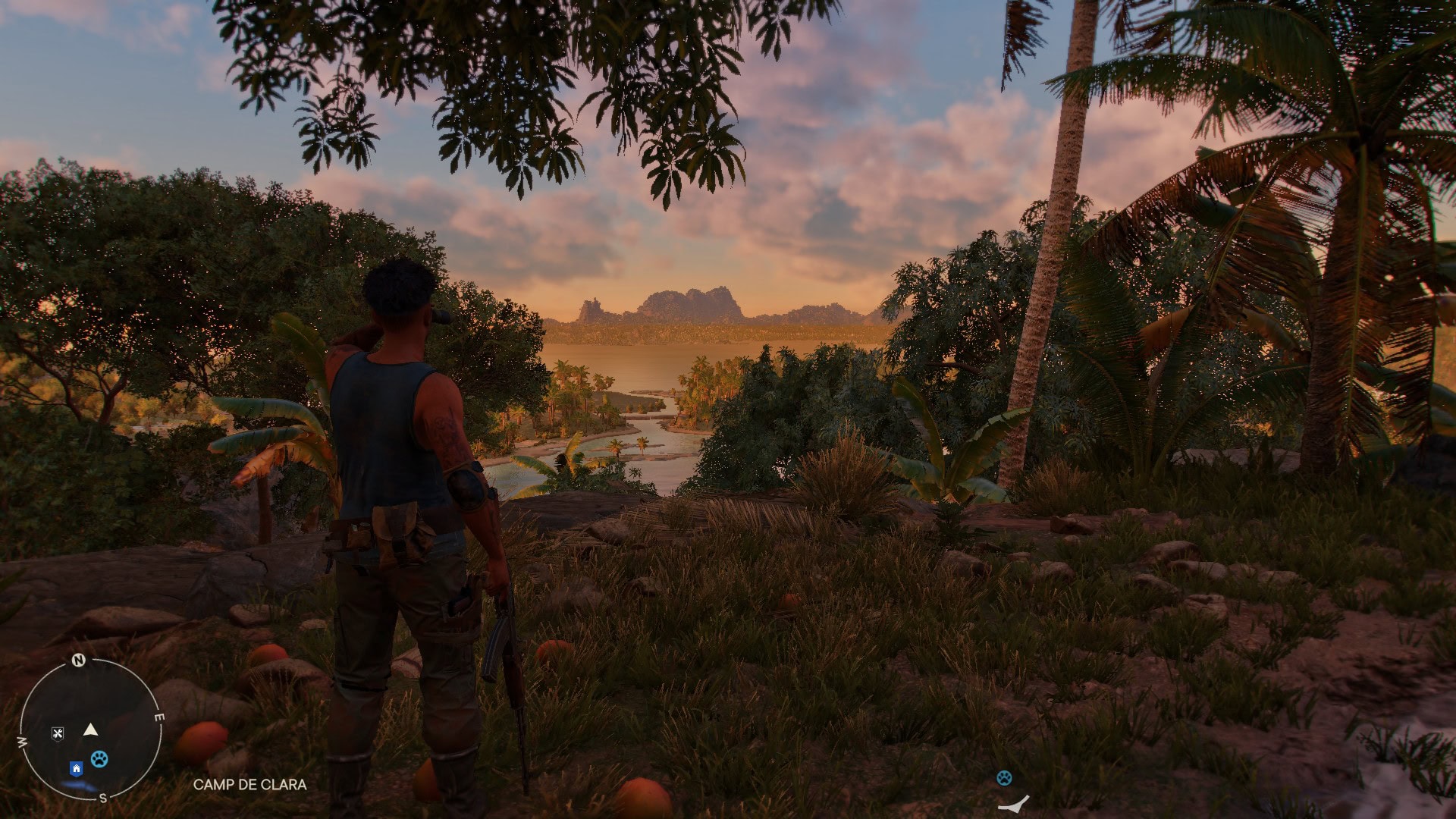Click the blue house camp marker

[76, 769]
